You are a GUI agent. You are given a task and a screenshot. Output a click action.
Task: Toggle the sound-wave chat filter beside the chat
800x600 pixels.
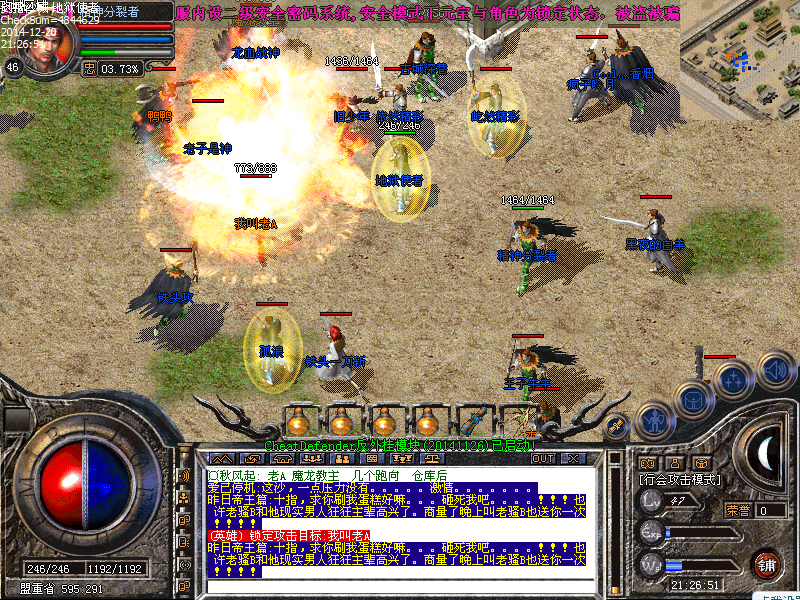(x=183, y=477)
